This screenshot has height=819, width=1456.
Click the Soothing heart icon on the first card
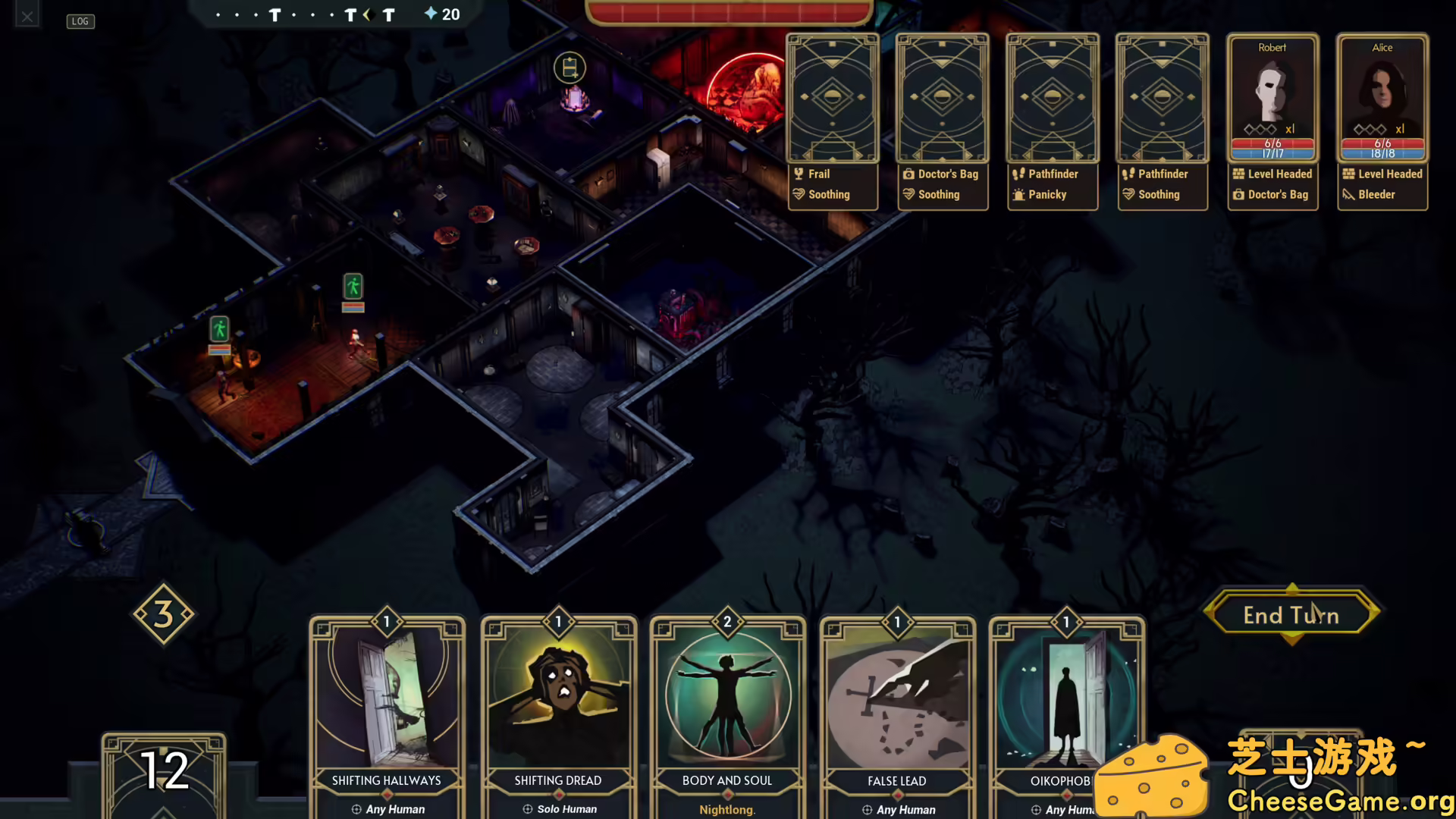[799, 195]
